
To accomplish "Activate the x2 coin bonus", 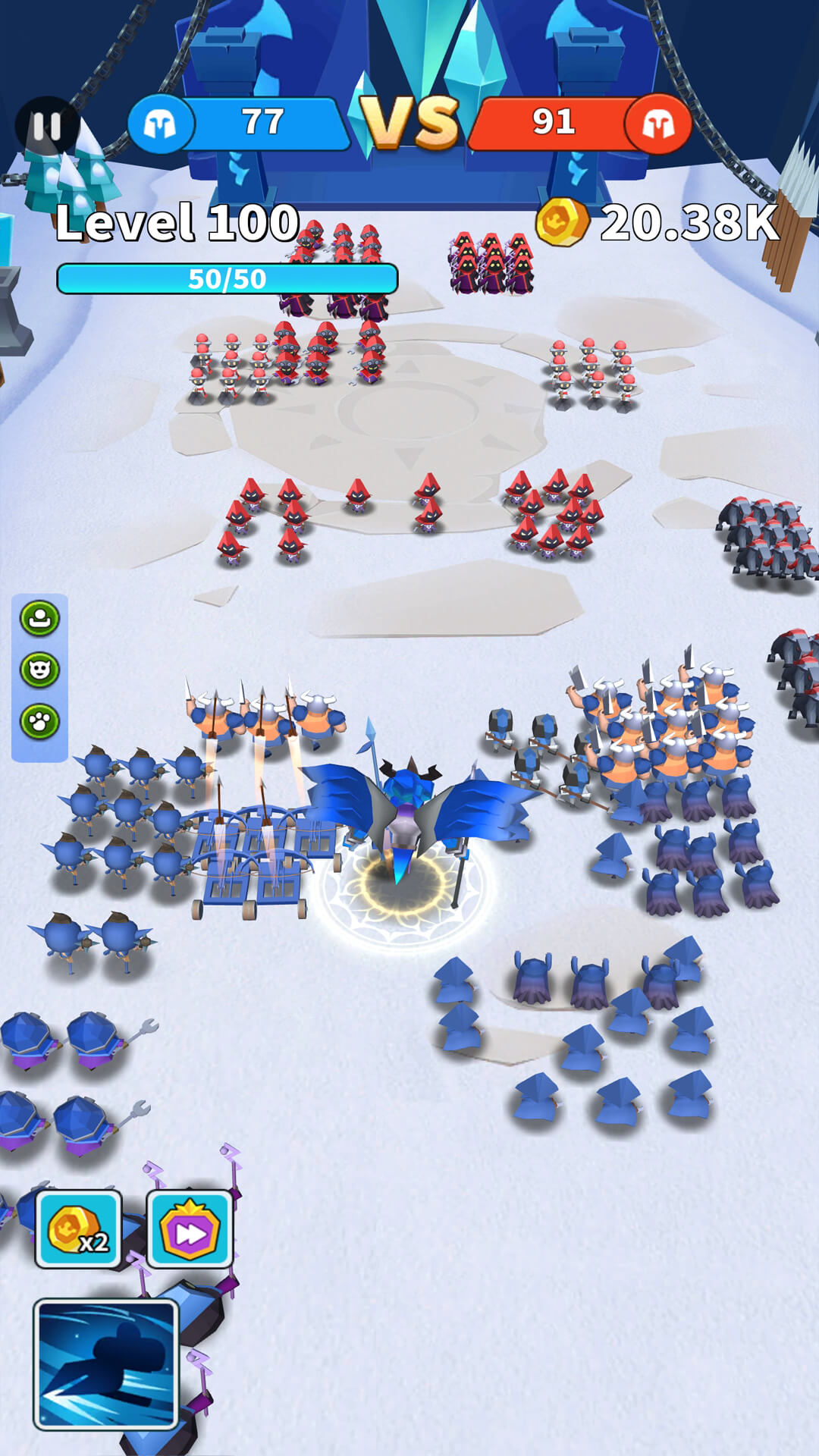I will 78,1229.
